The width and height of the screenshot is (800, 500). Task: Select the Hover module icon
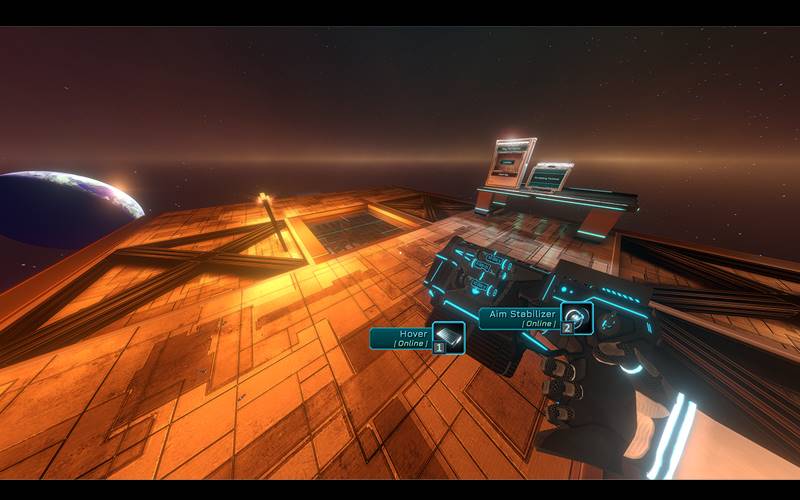click(449, 337)
